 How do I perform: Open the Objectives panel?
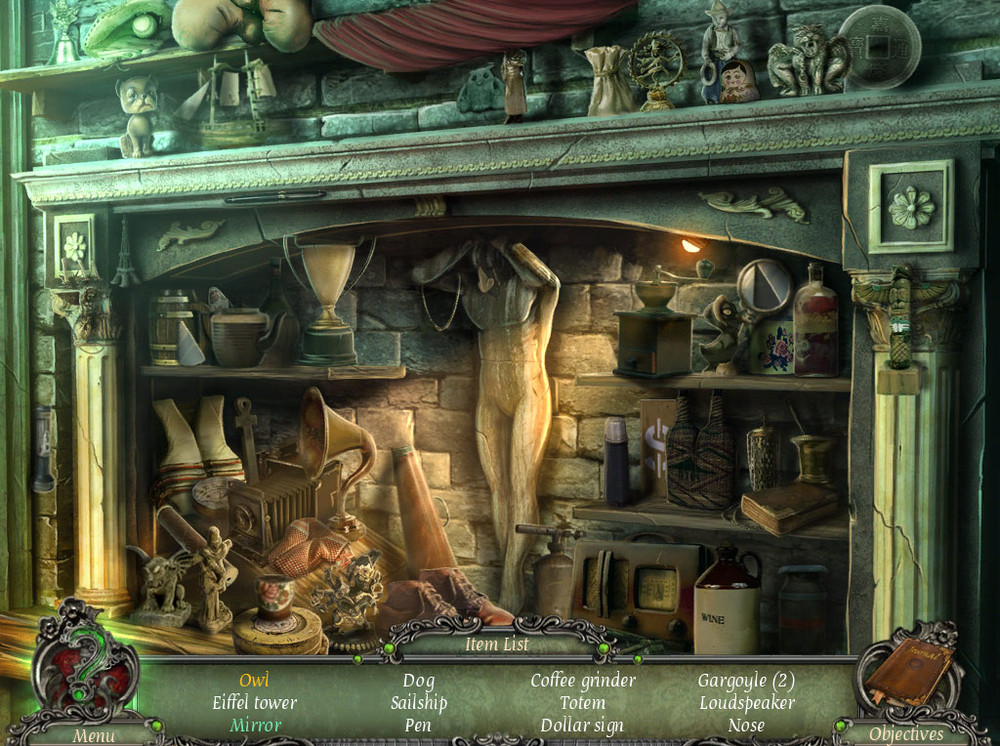[906, 734]
